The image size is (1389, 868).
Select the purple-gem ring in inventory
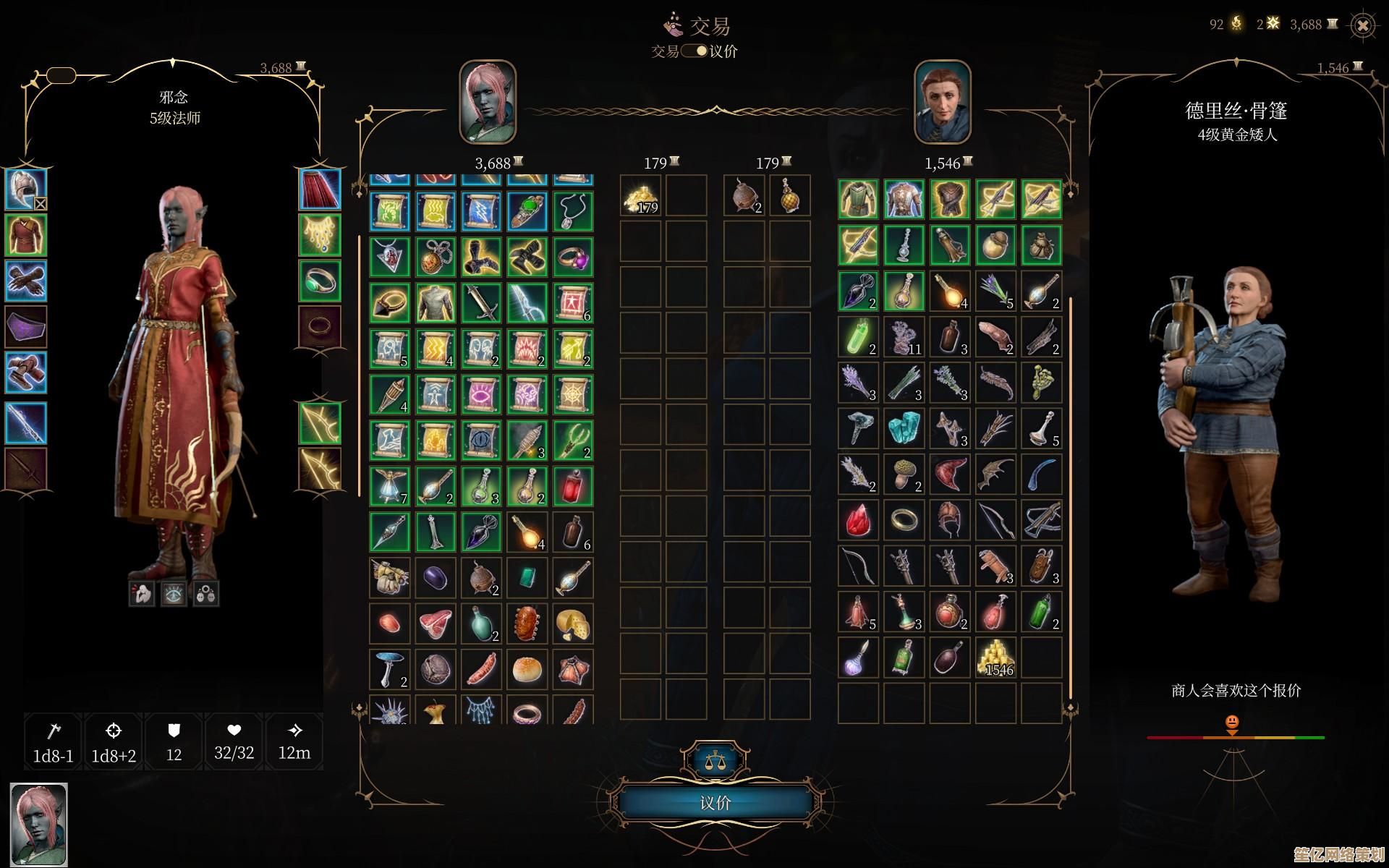coord(572,256)
